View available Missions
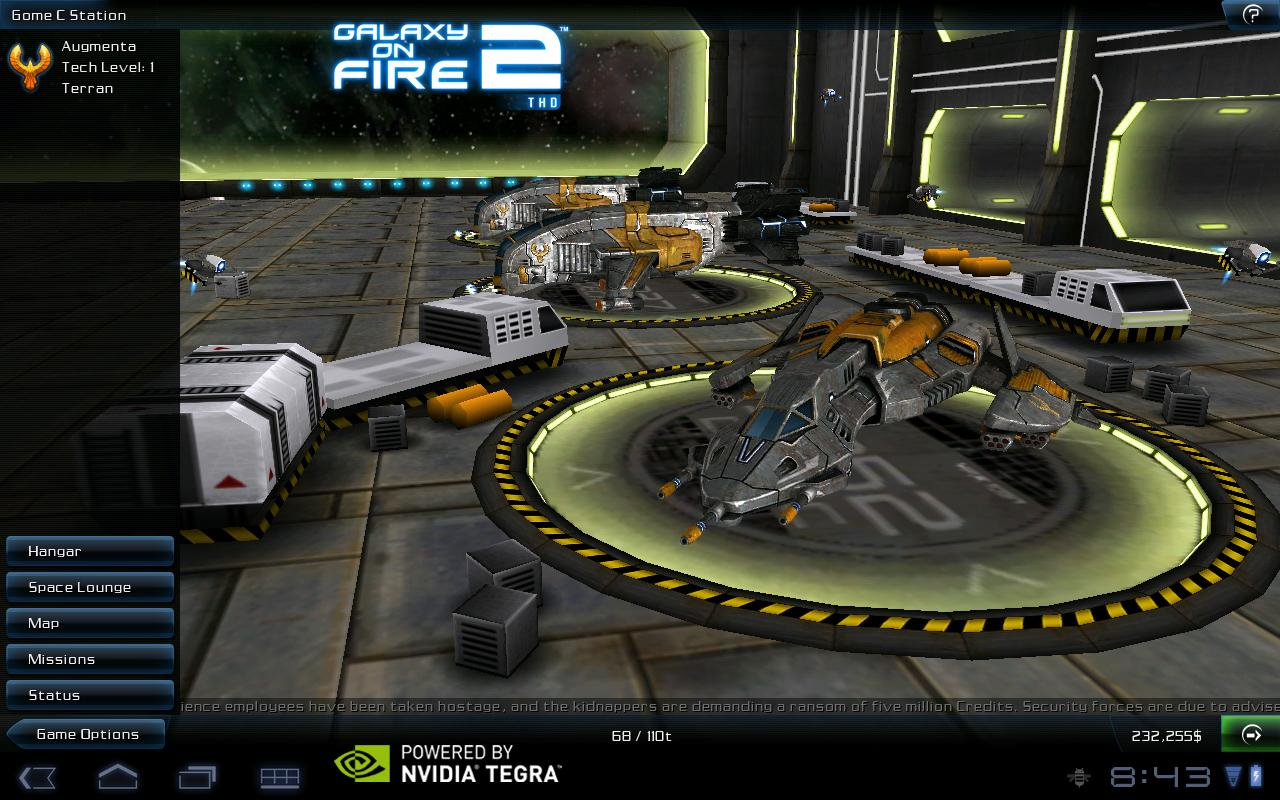 coord(90,659)
